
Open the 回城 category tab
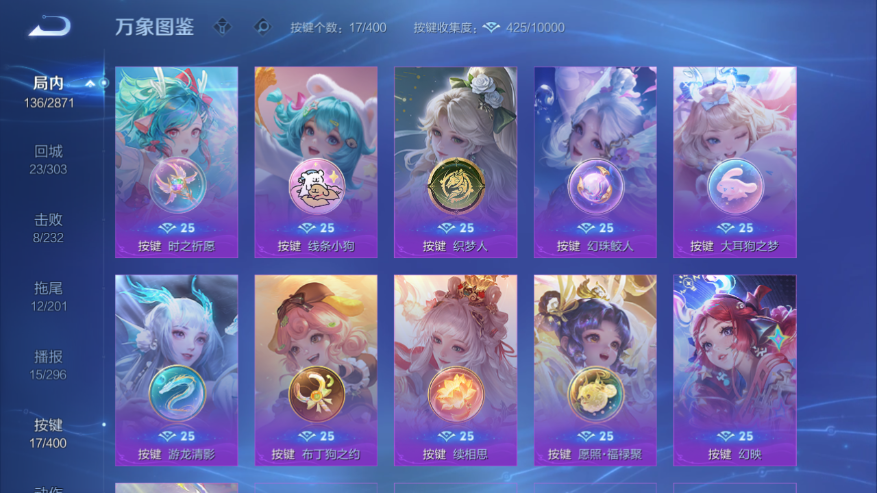pyautogui.click(x=48, y=158)
